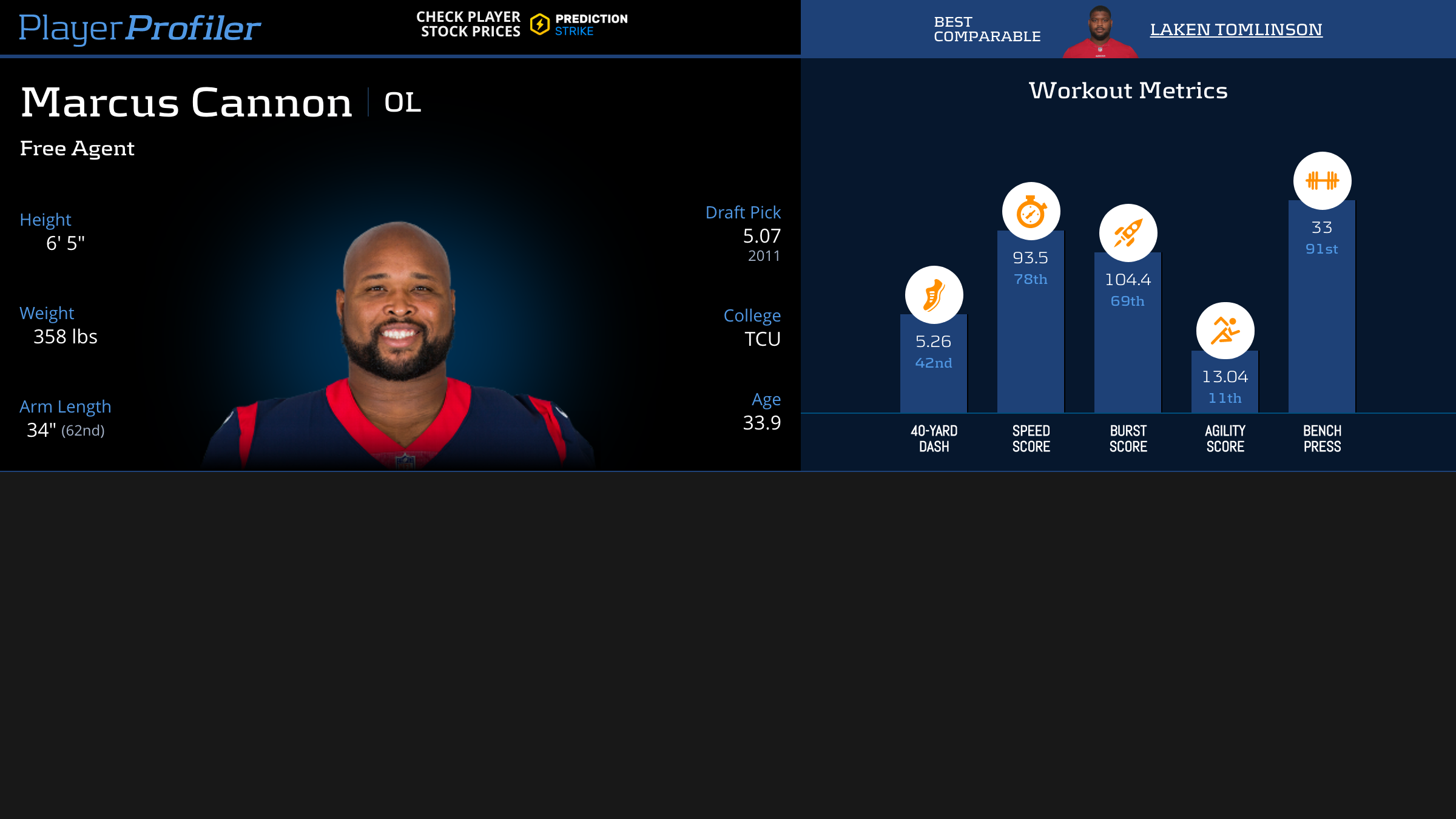Viewport: 1456px width, 819px height.
Task: Click the Agility Score runner icon
Action: [1225, 331]
